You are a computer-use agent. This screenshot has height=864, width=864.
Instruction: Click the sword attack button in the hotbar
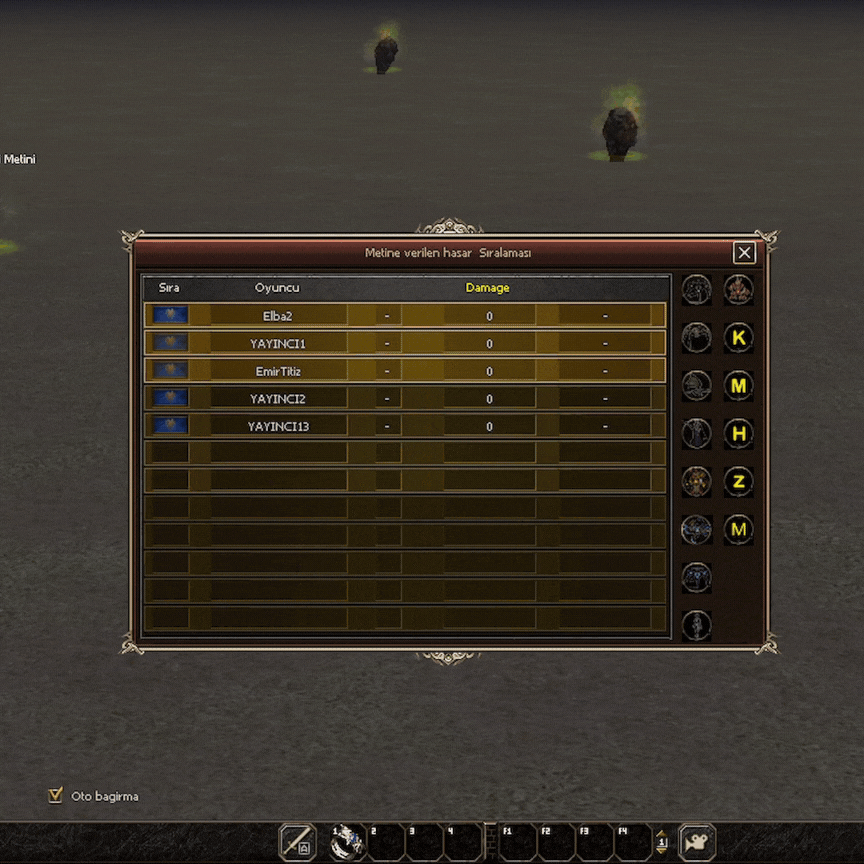297,842
